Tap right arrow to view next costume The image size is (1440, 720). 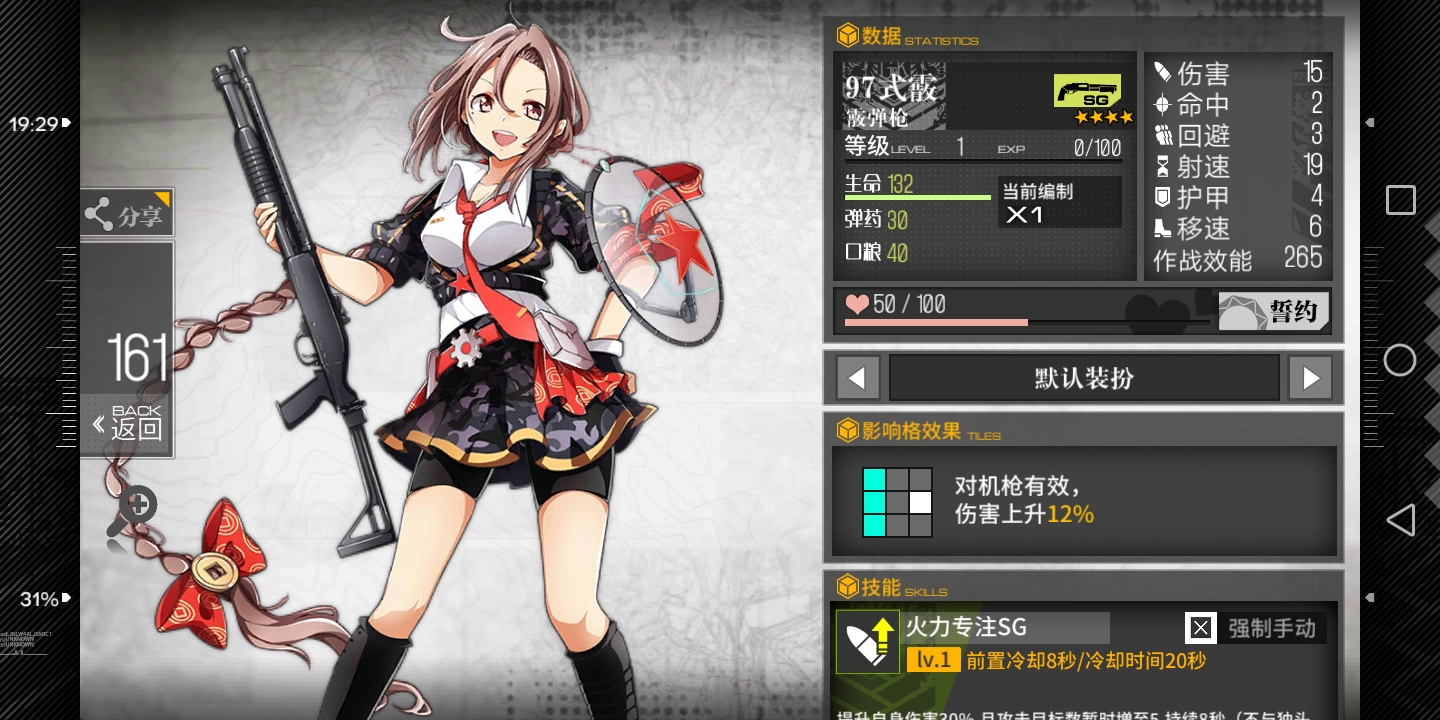pyautogui.click(x=1310, y=377)
